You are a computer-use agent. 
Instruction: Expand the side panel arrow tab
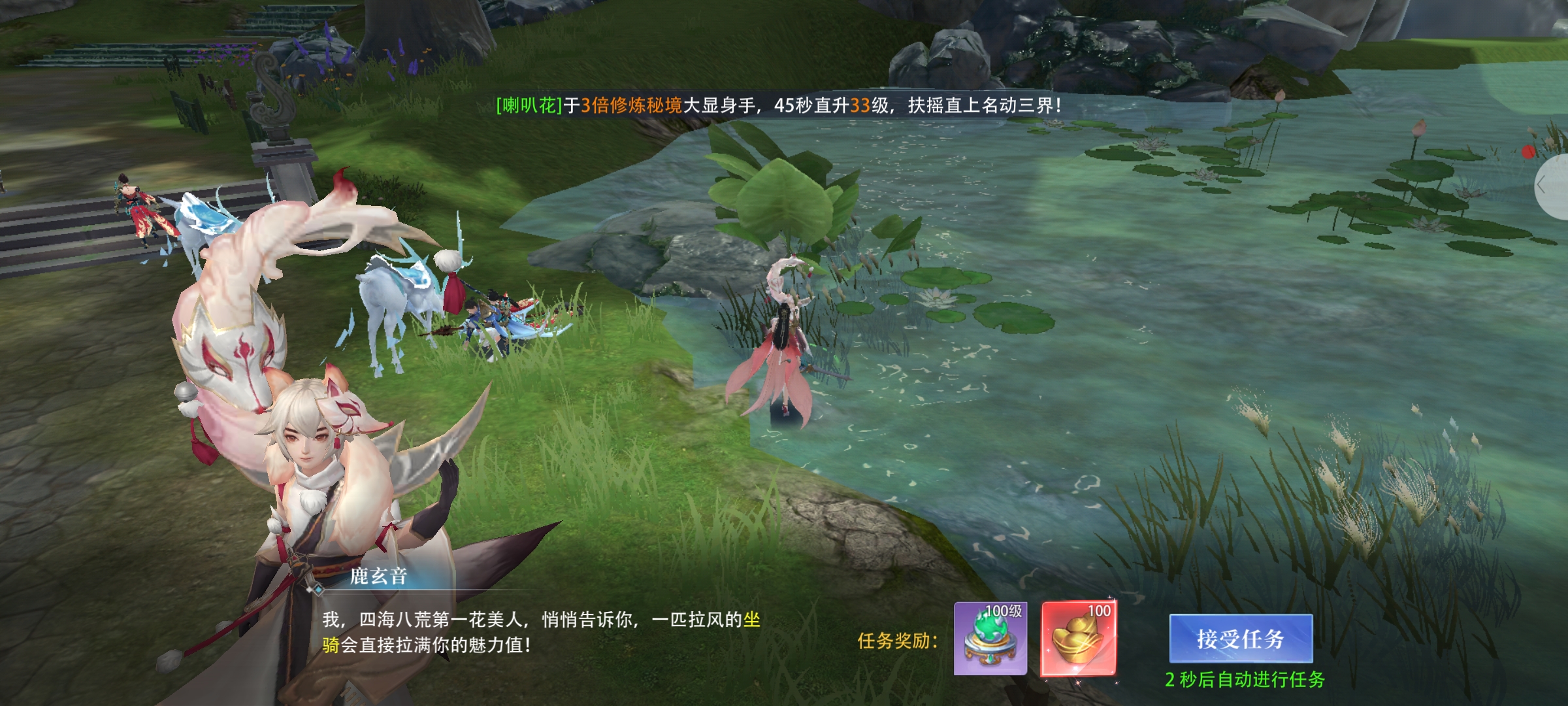pyautogui.click(x=1548, y=186)
